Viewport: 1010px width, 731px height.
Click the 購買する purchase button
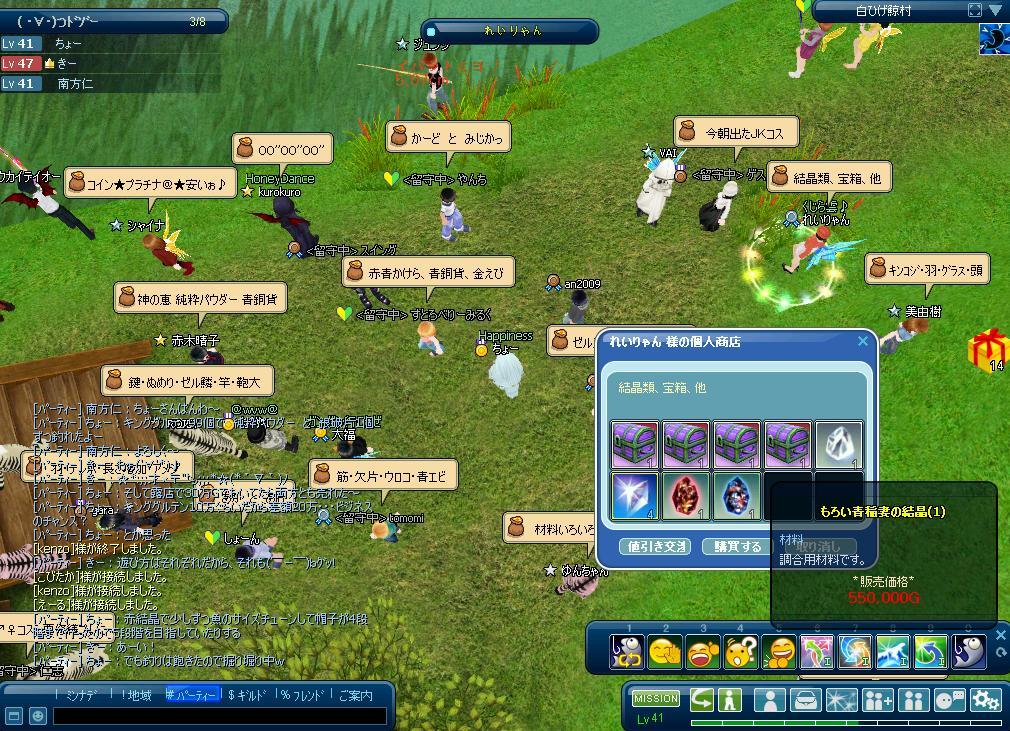pos(736,547)
